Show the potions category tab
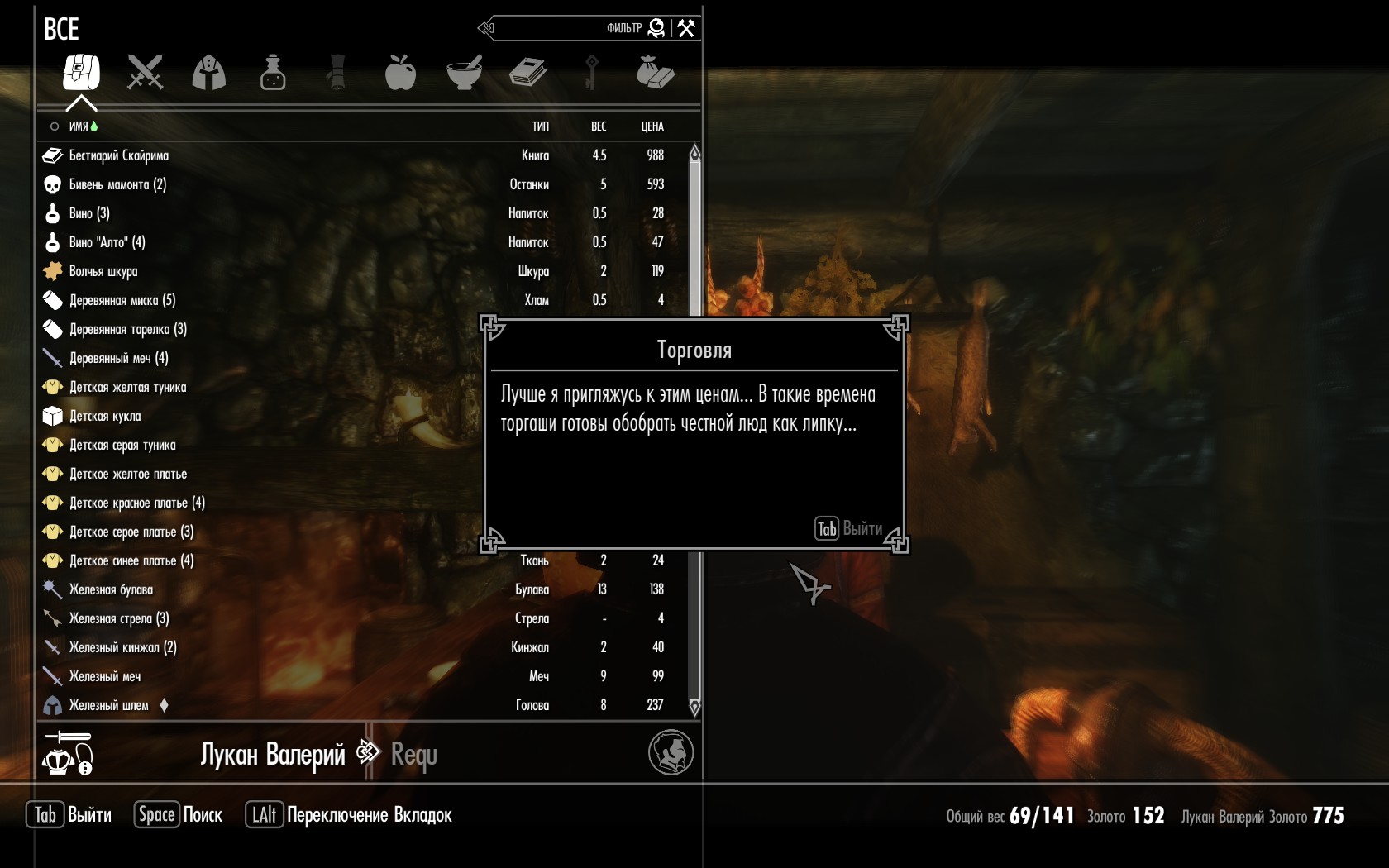Screen dimensions: 1389x868 (x=273, y=73)
